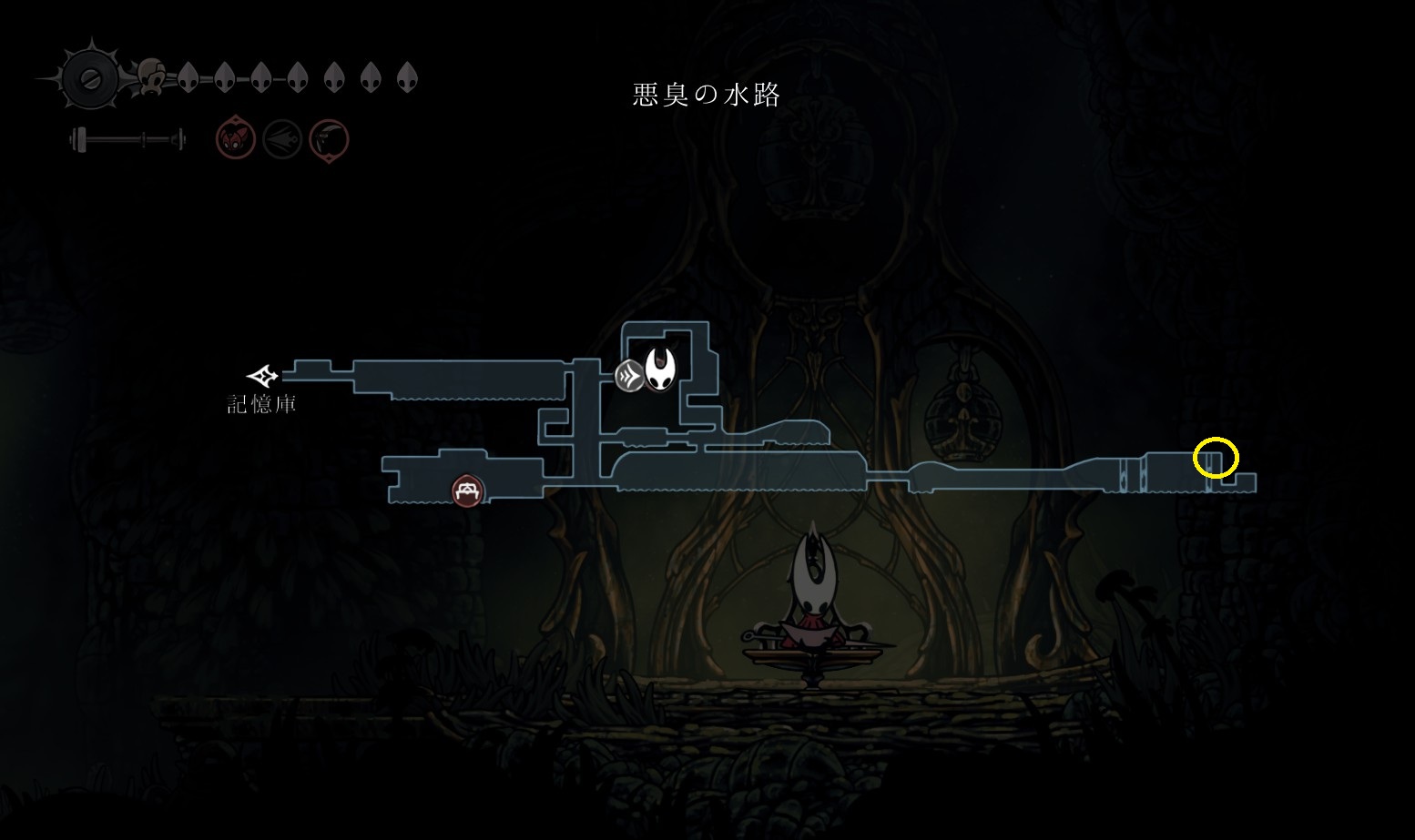This screenshot has width=1415, height=840.
Task: Select the red masked-face tool icon
Action: (235, 140)
